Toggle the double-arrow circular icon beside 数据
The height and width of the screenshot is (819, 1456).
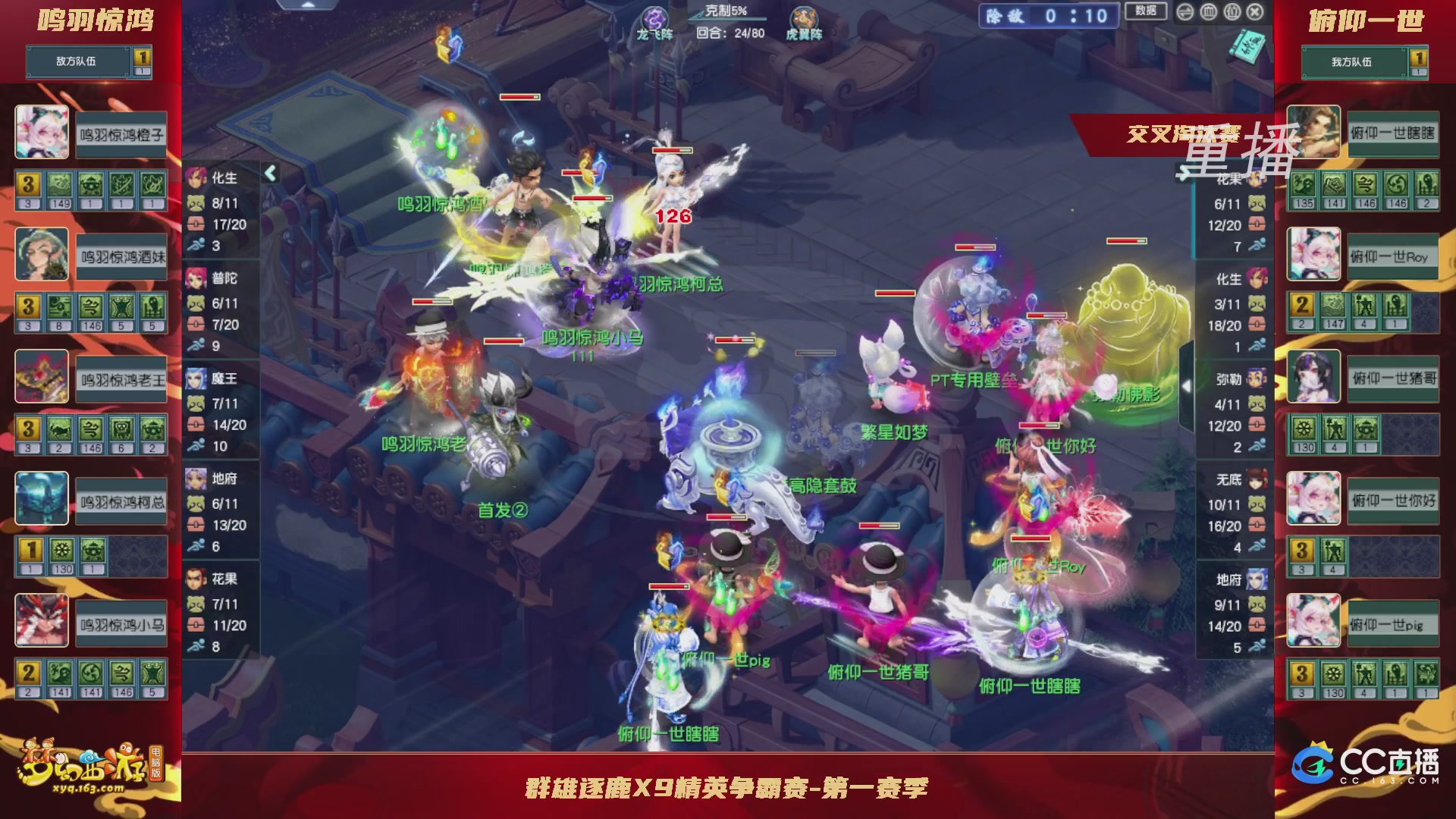pos(1185,12)
